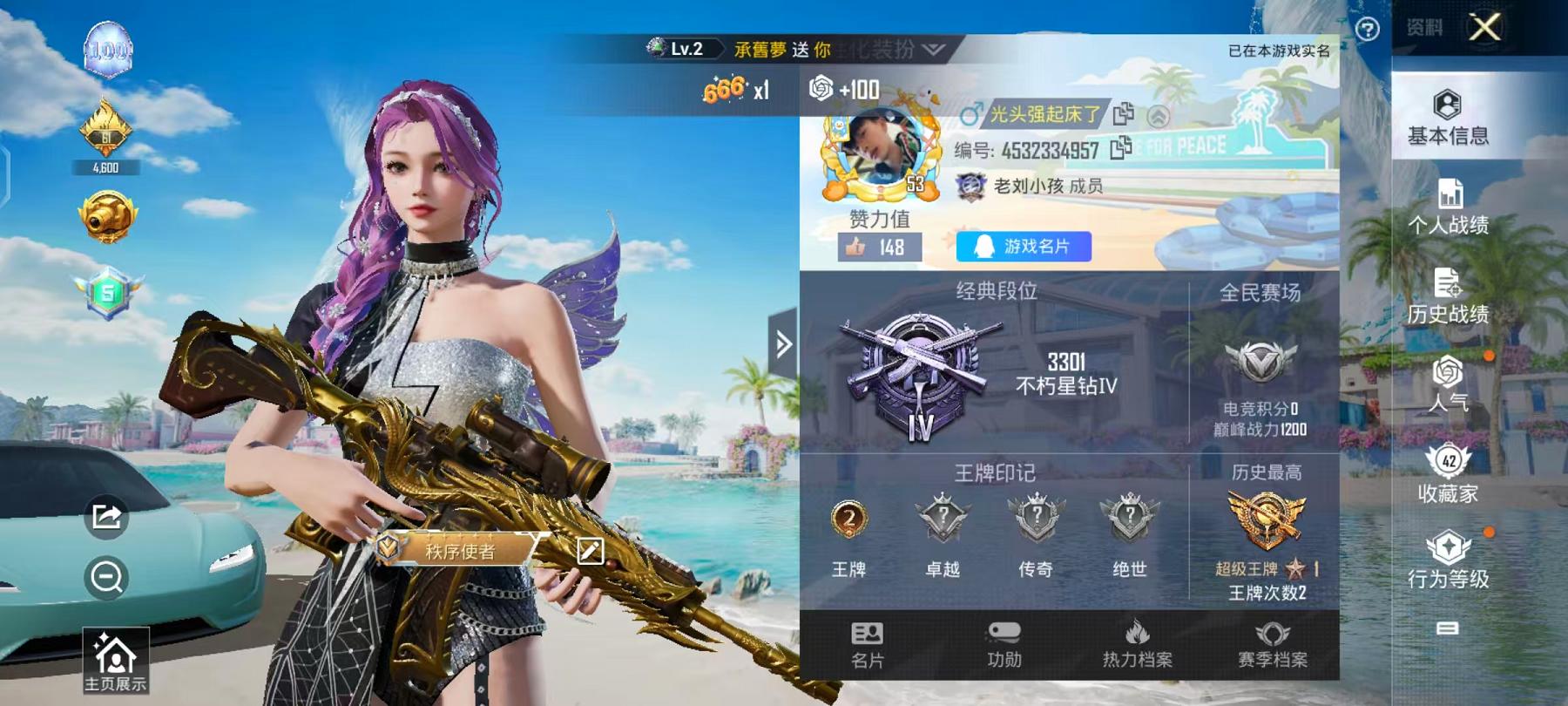Click the 主页展示 home display icon

(113, 658)
